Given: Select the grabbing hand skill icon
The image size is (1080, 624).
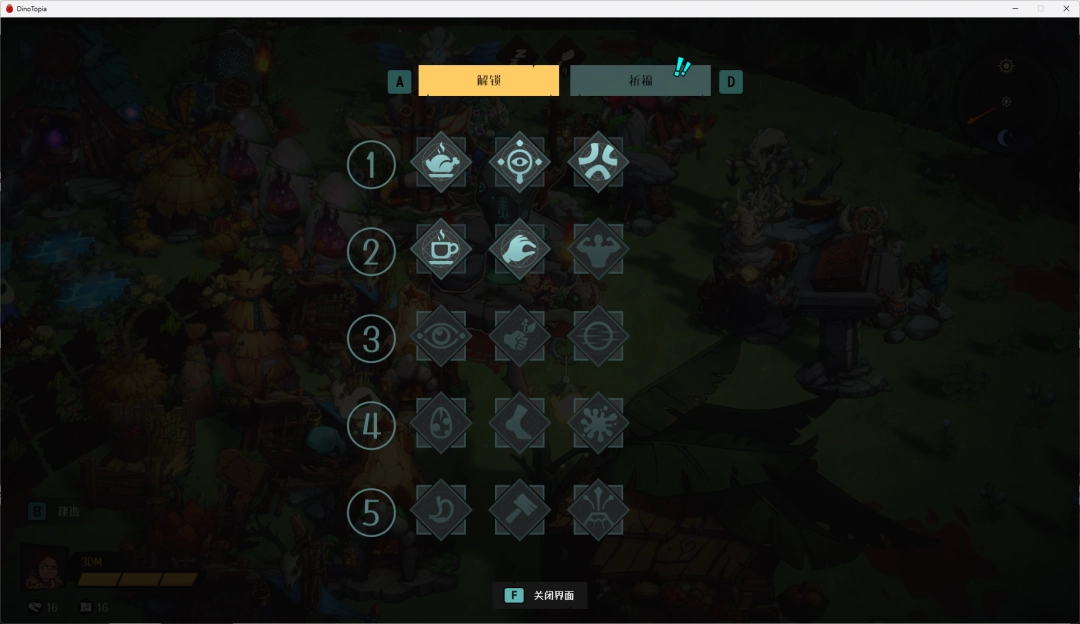Looking at the screenshot, I should 519,249.
